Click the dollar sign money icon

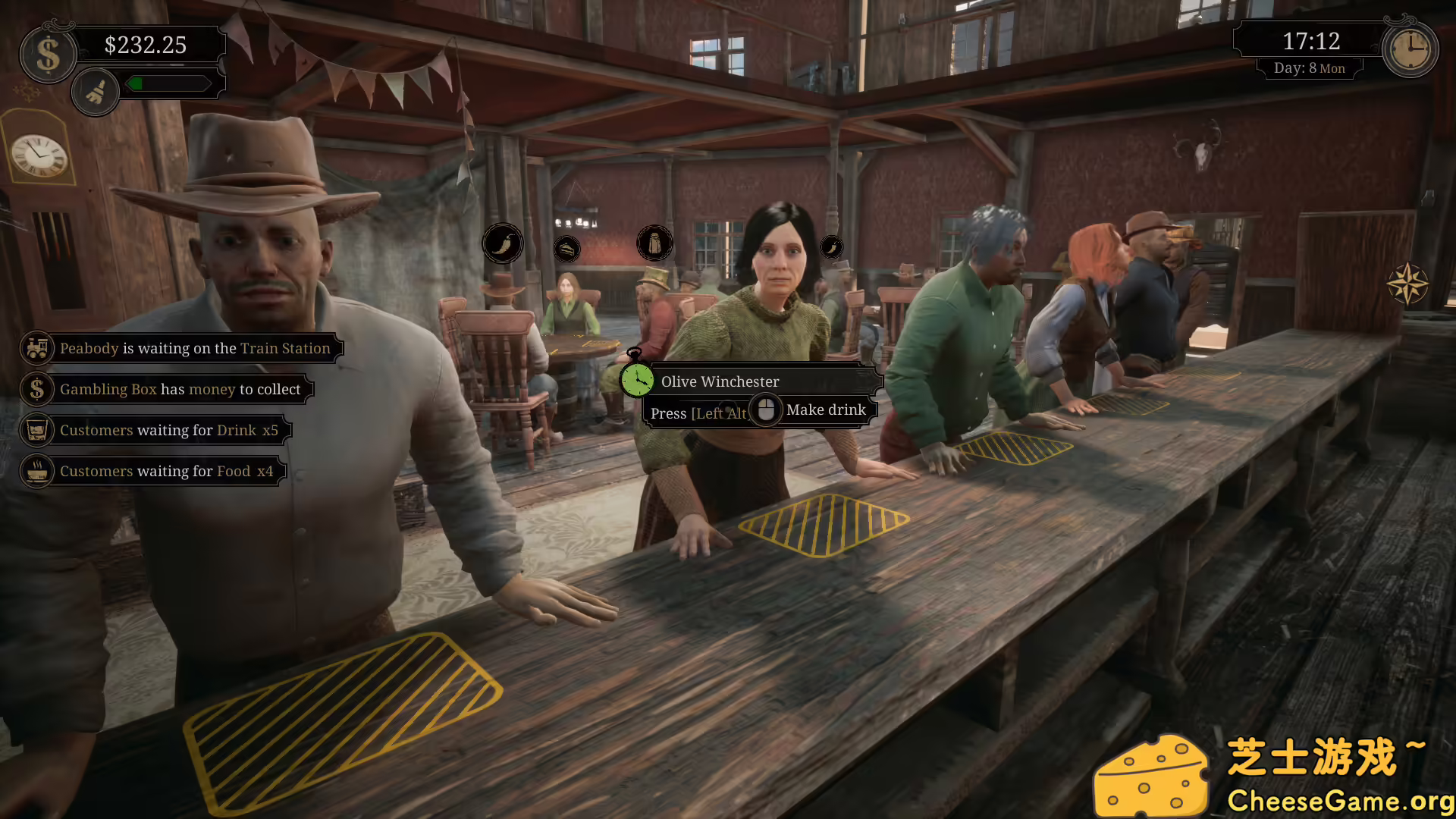tap(48, 53)
